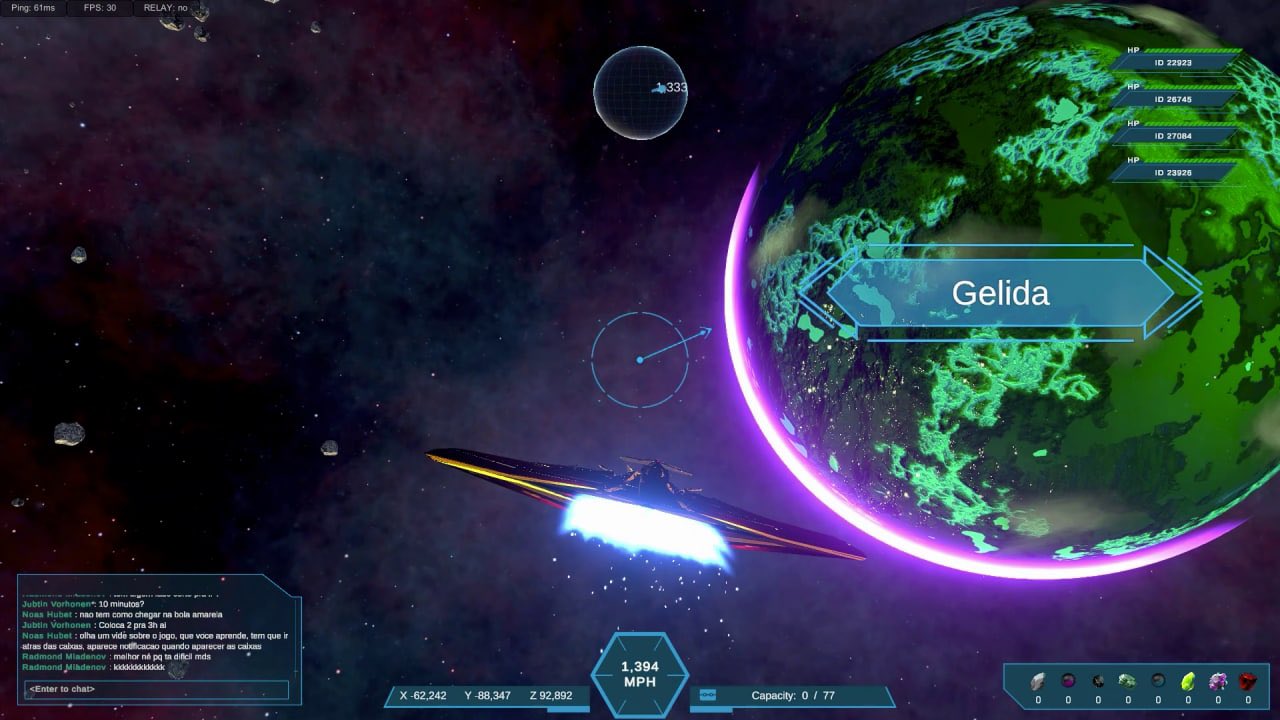Select the magenta orb resource icon
The image size is (1280, 720).
pyautogui.click(x=1068, y=681)
